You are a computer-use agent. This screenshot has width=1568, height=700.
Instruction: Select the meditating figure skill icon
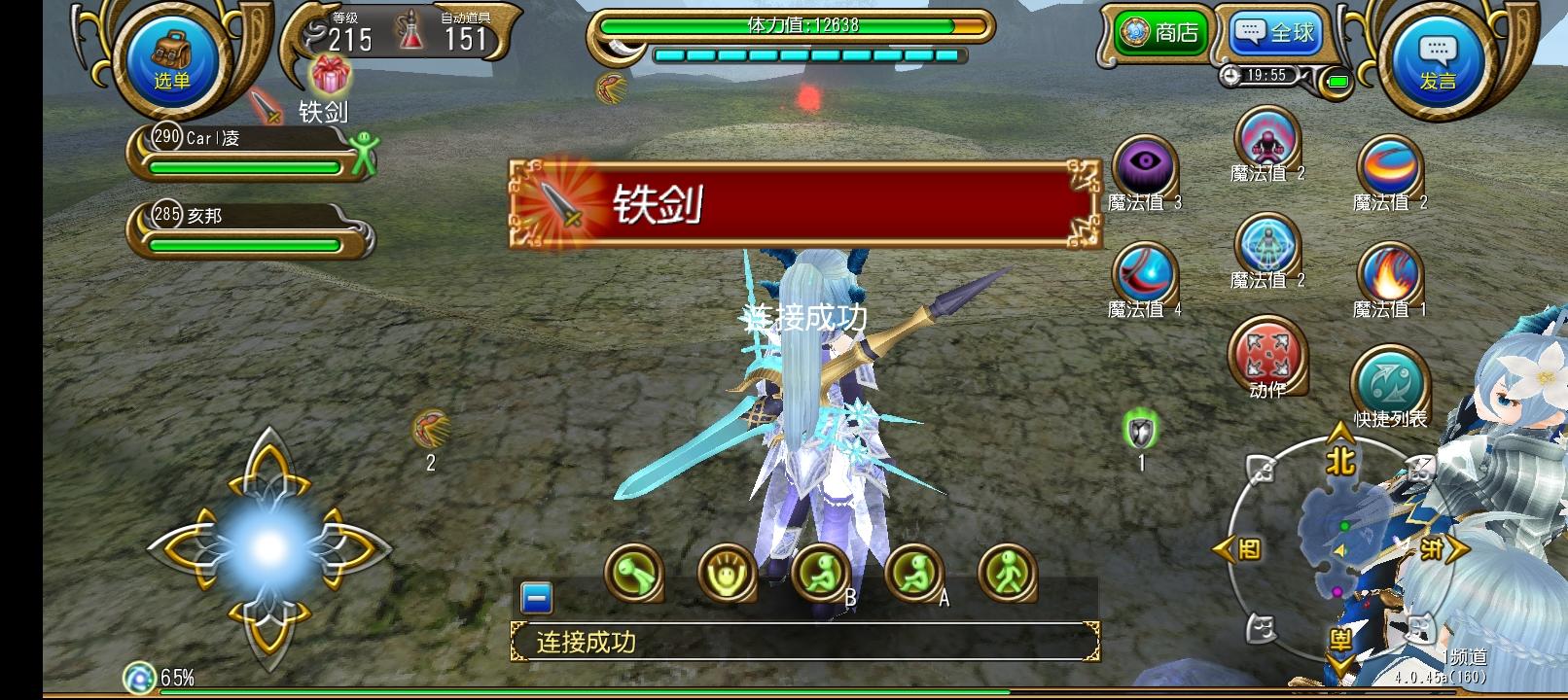pos(1266,251)
